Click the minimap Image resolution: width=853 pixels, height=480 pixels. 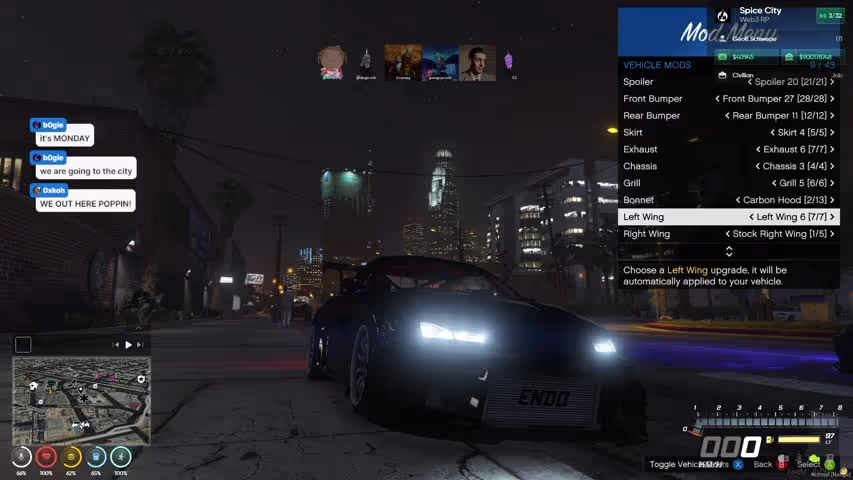[x=81, y=400]
